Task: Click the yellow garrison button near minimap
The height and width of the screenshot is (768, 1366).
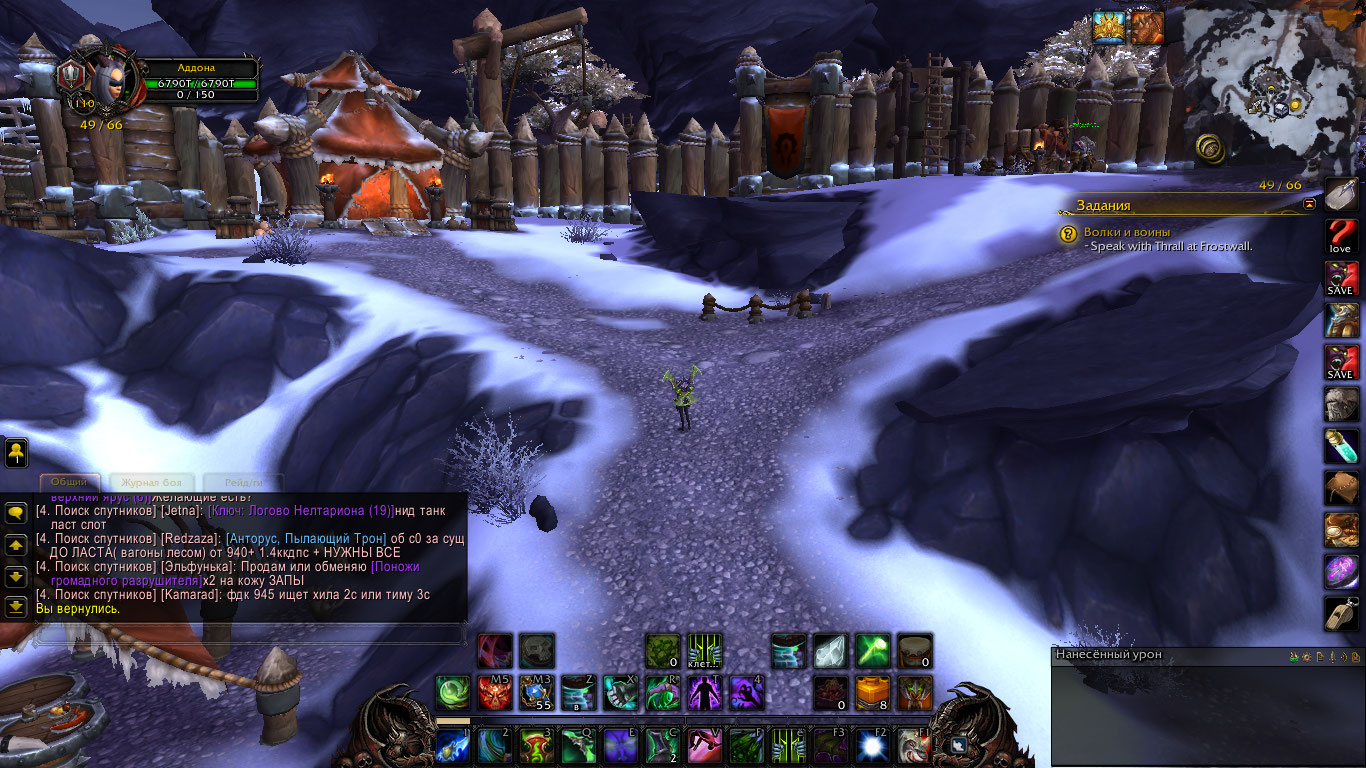Action: click(x=1212, y=148)
